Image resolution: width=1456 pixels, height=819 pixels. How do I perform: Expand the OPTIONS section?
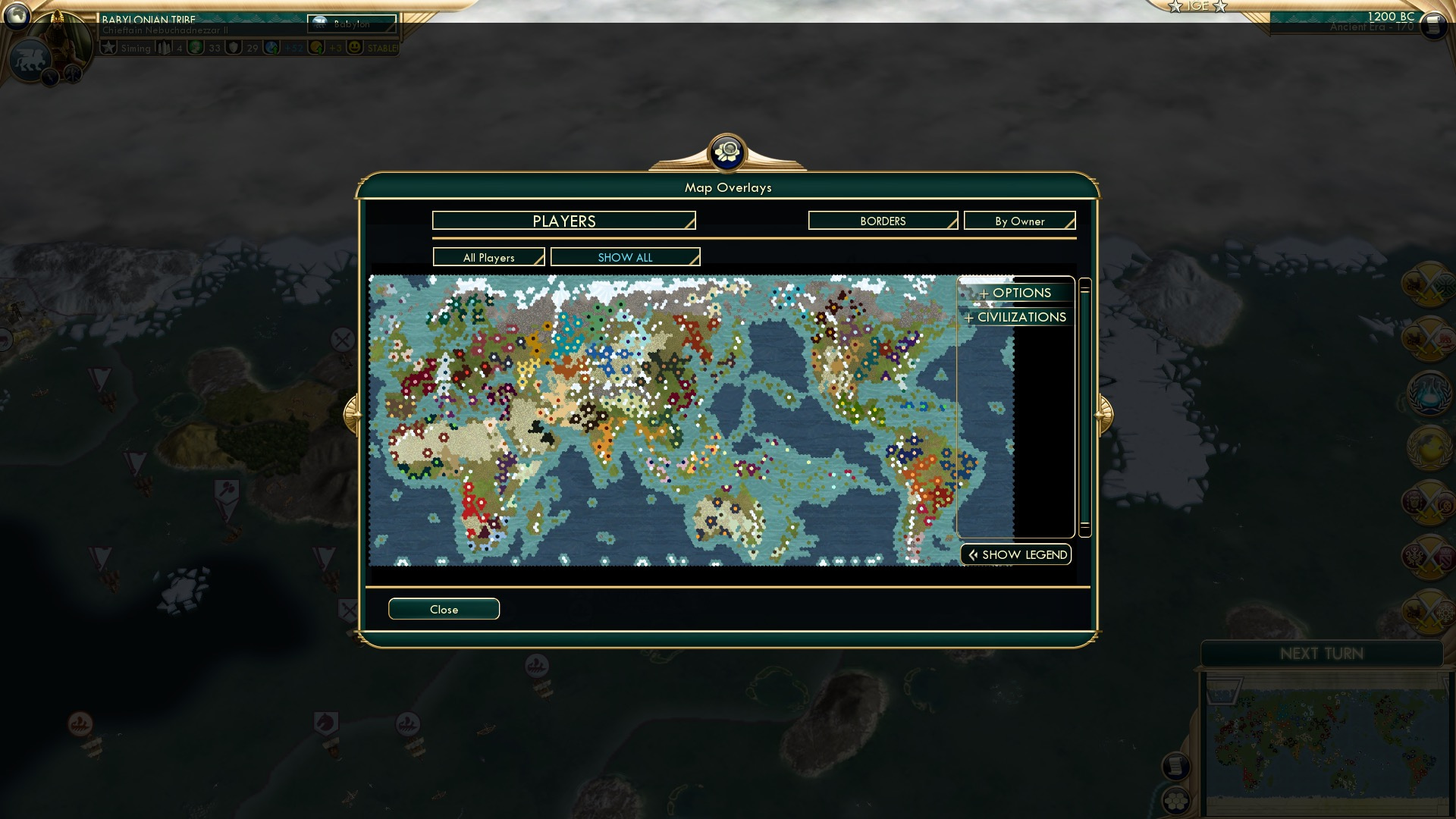[x=1016, y=293]
